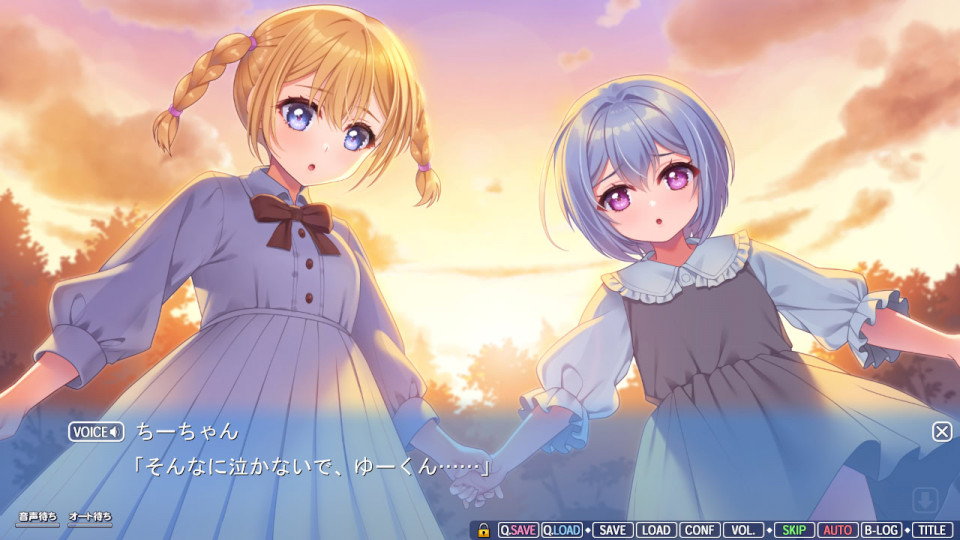This screenshot has width=960, height=540.
Task: Toggle the padlock icon on the toolbar
Action: coord(483,530)
